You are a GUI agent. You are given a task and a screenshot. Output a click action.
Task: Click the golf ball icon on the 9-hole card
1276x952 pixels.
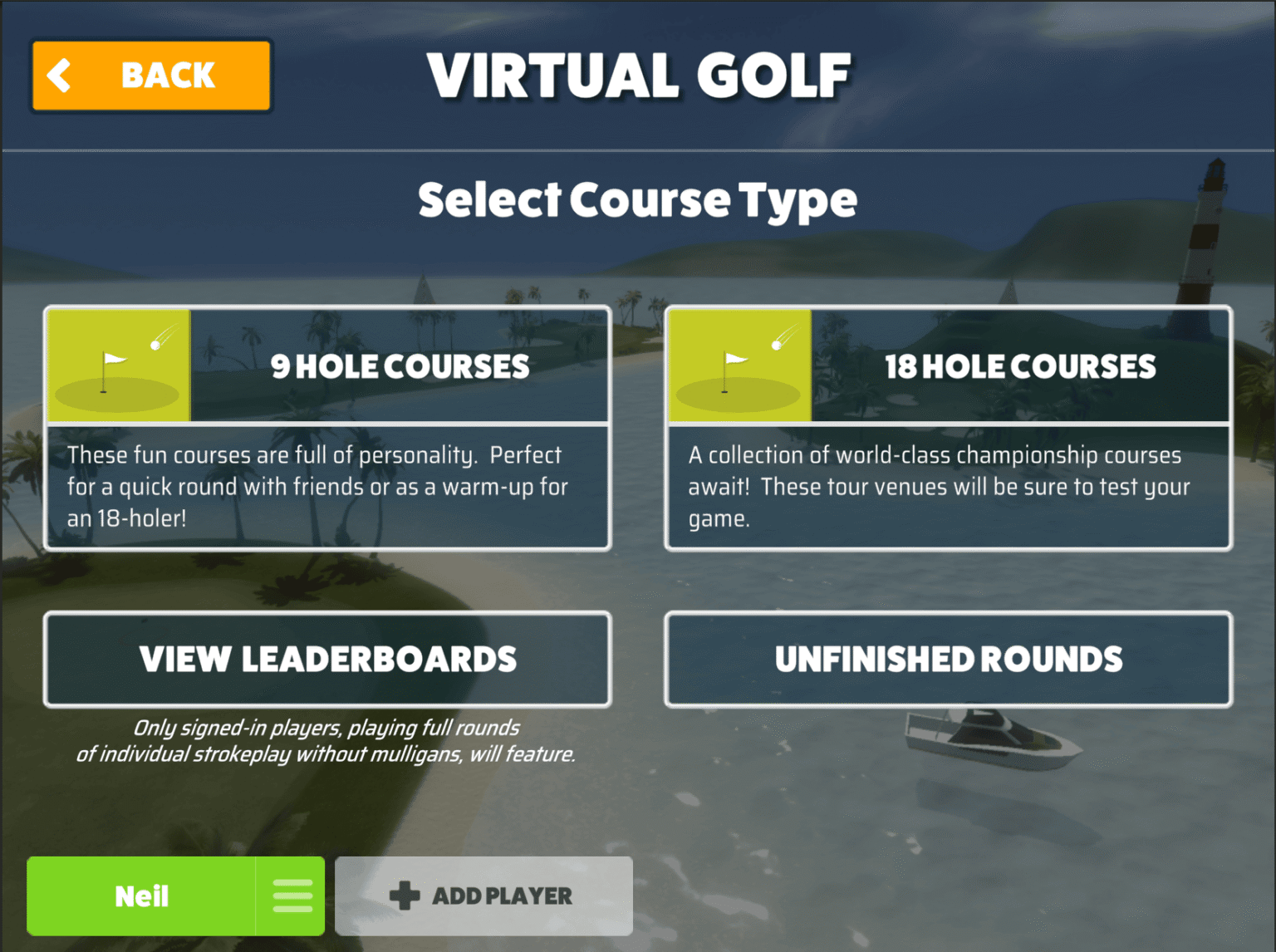[153, 344]
